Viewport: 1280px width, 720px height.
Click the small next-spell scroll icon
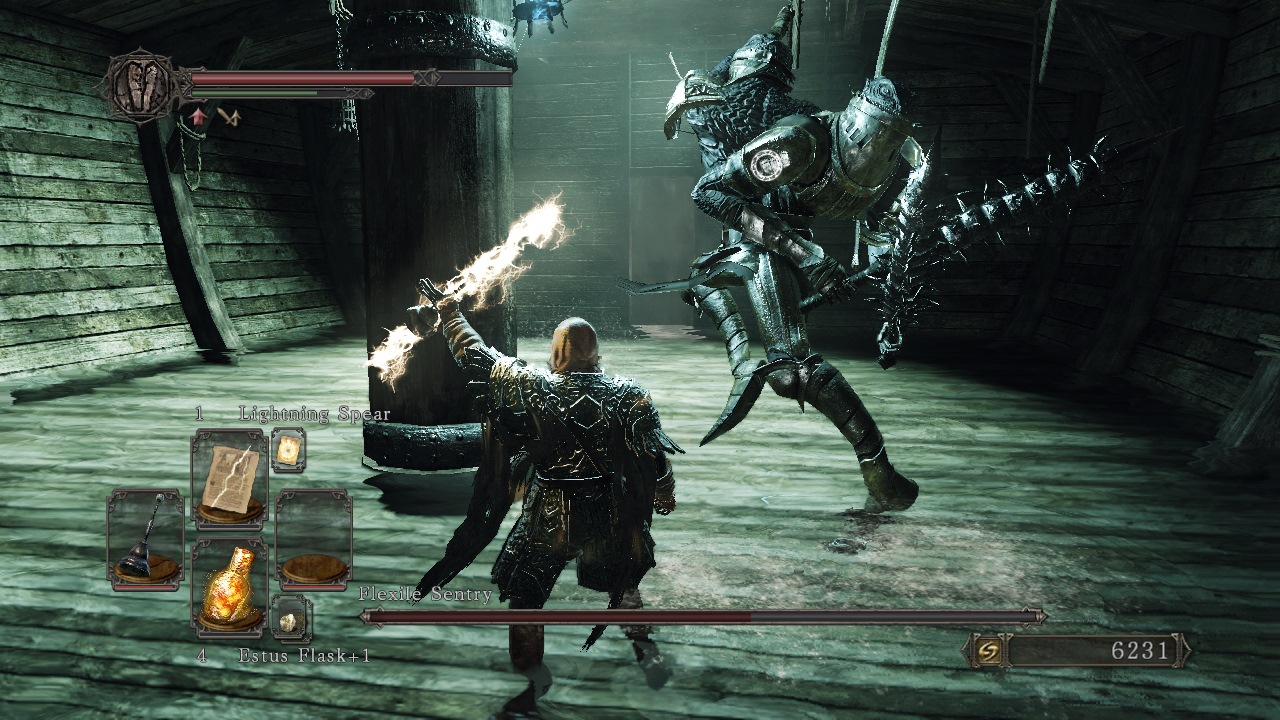(x=289, y=451)
